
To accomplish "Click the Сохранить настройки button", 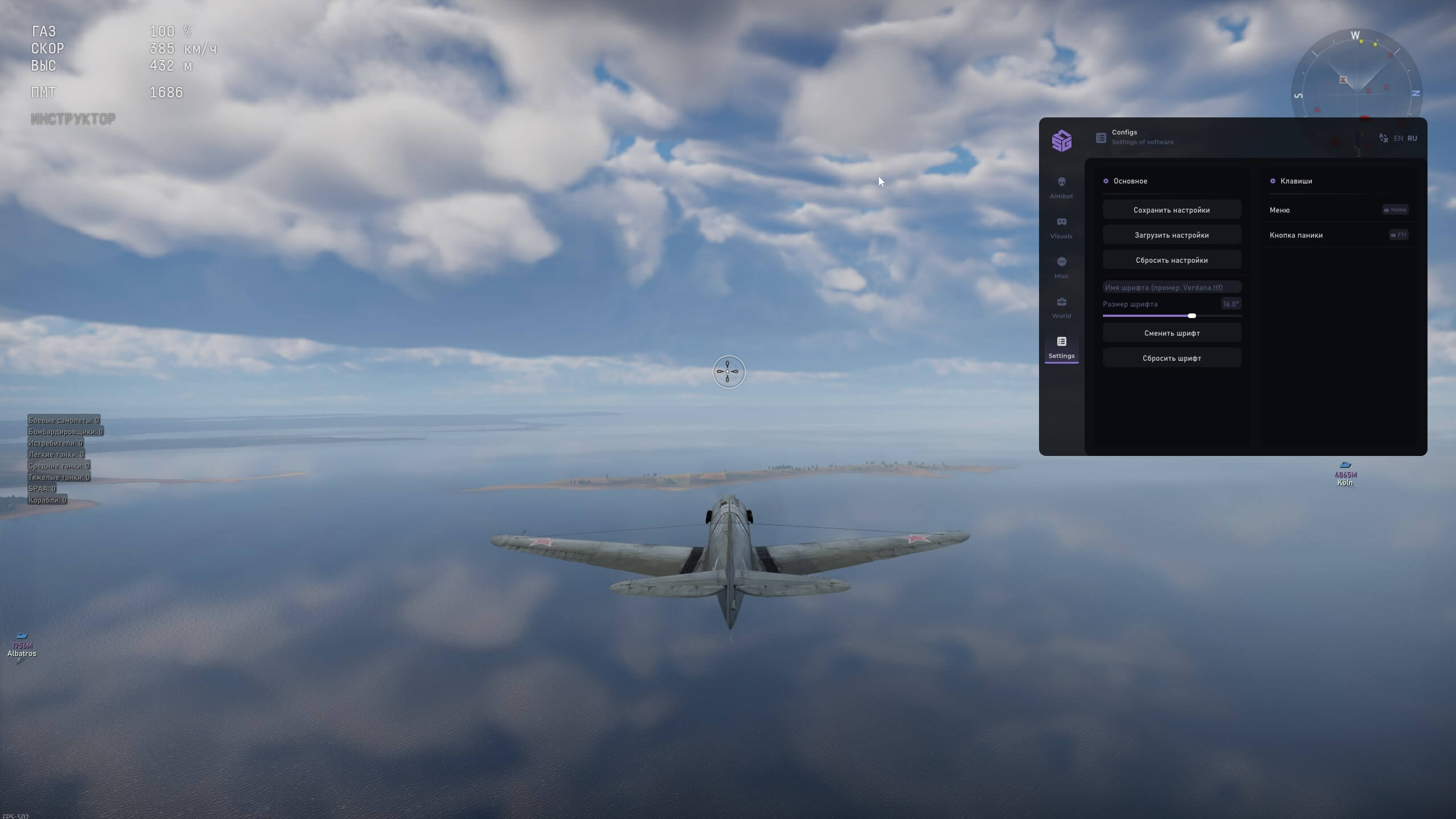I will [x=1171, y=210].
